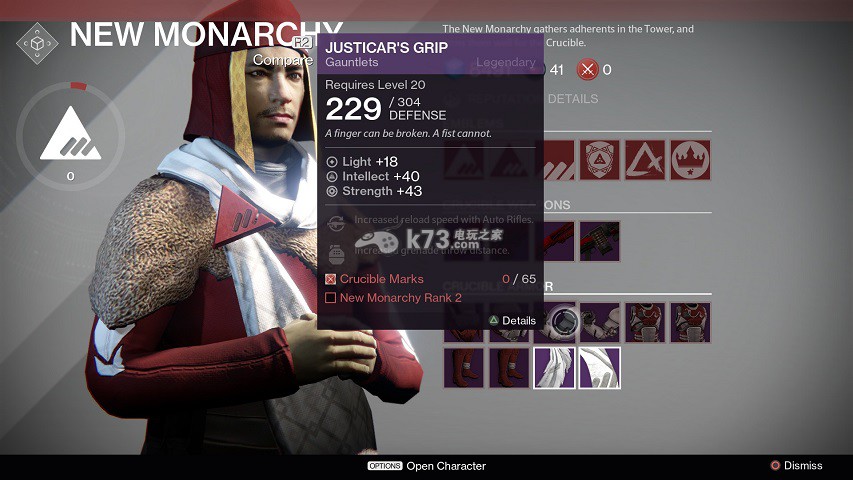This screenshot has height=480, width=853.
Task: Select the shield-shaped New Monarchy emblem
Action: (600, 160)
